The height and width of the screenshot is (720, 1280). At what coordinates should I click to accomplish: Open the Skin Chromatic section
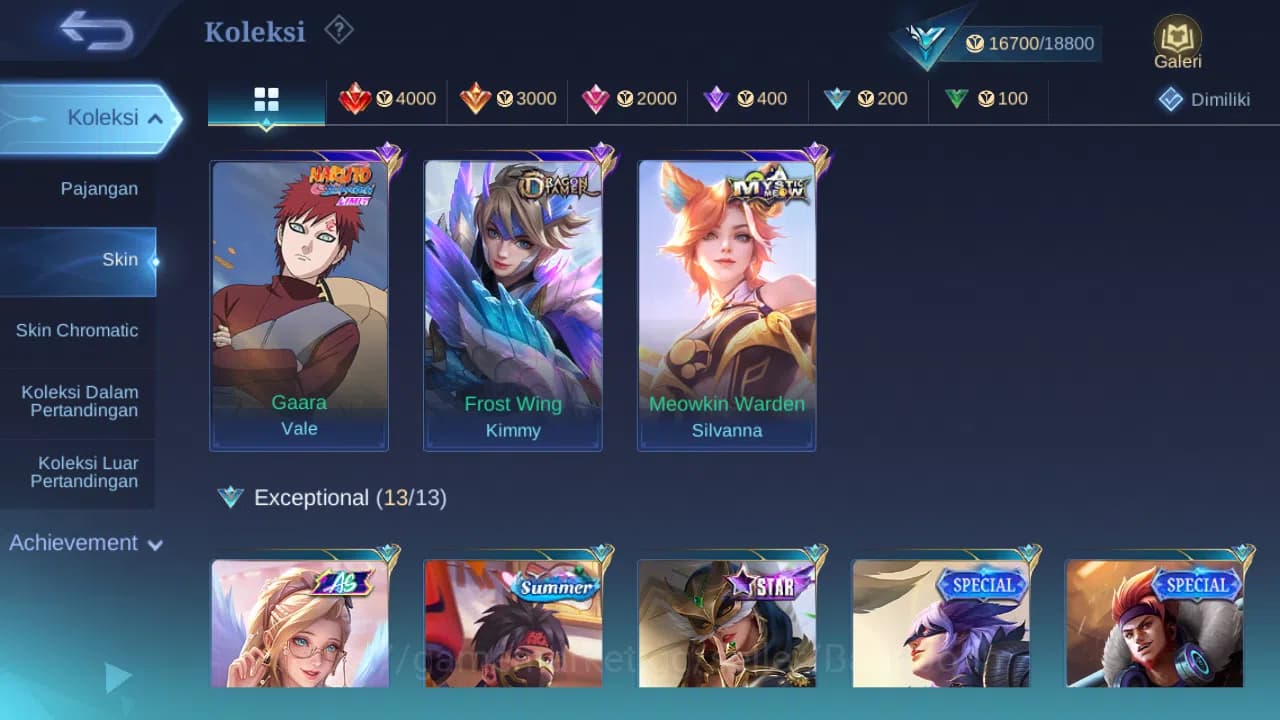click(79, 330)
